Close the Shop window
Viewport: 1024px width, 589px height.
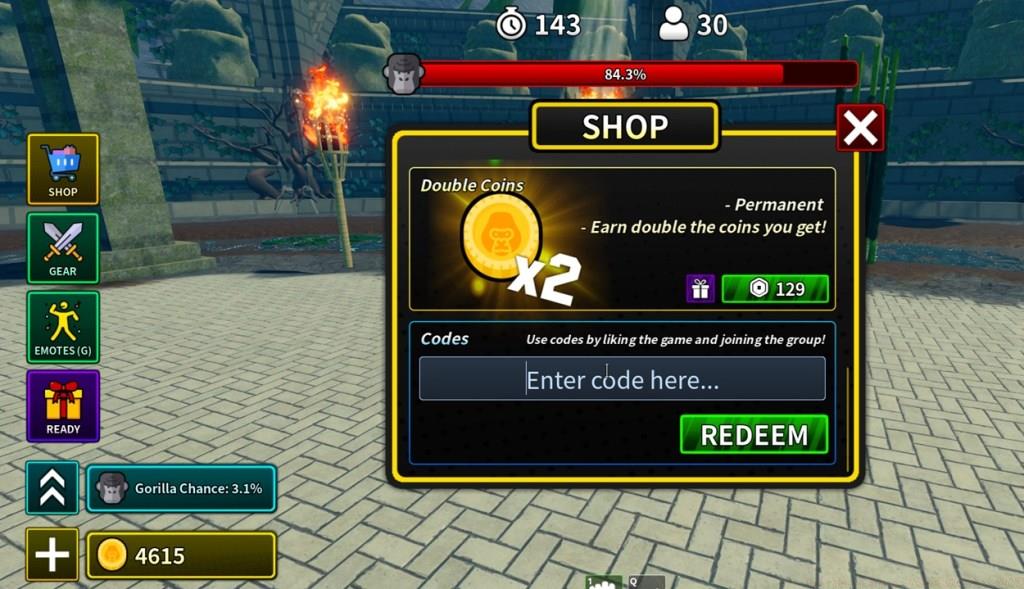pyautogui.click(x=860, y=128)
